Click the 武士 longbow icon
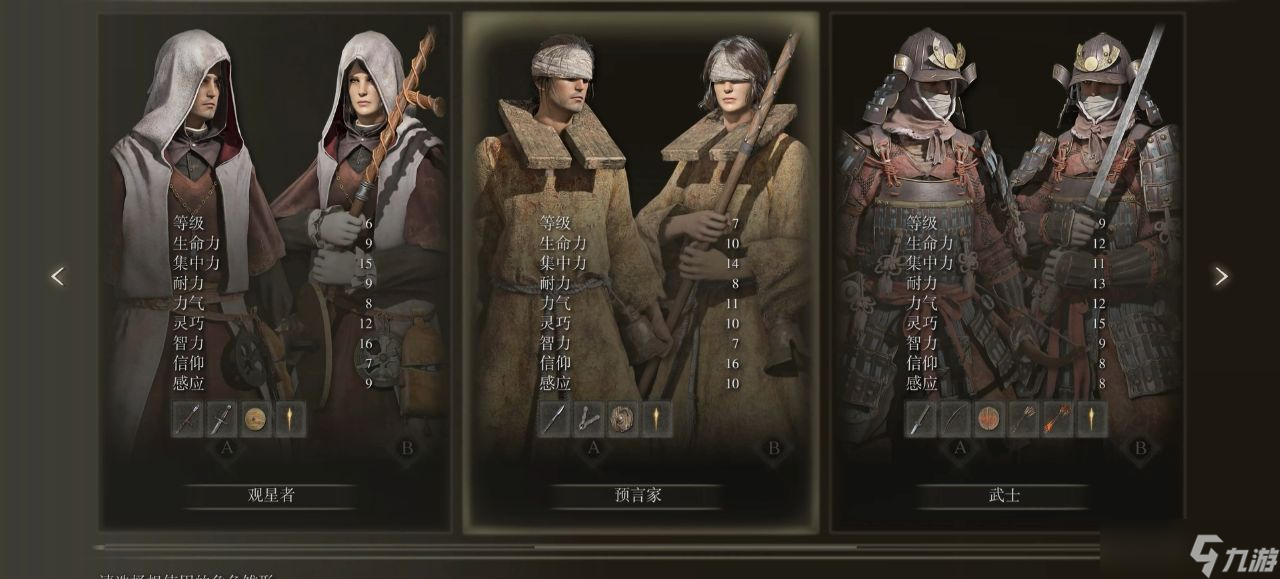The image size is (1280, 579). [x=956, y=420]
